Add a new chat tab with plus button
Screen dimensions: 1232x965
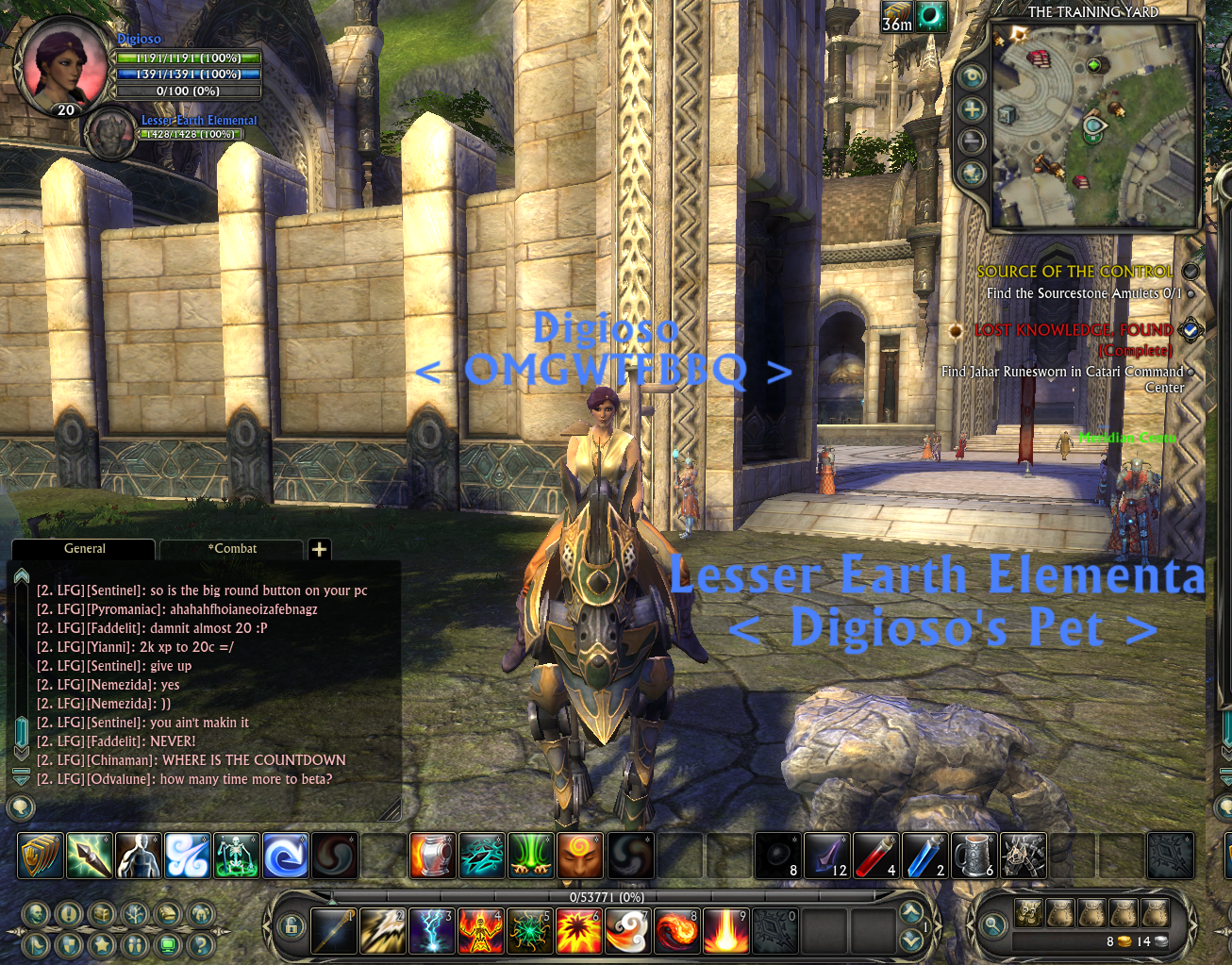[x=320, y=549]
